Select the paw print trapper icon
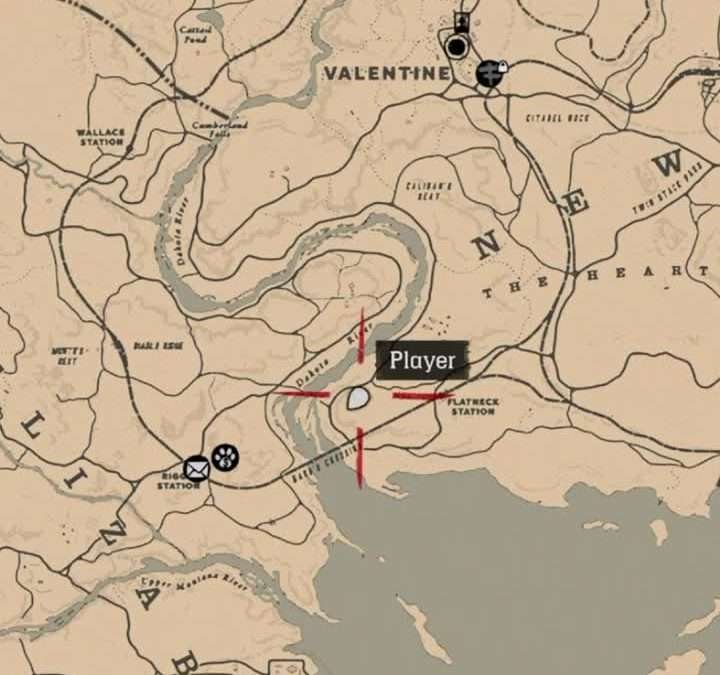Image resolution: width=720 pixels, height=675 pixels. click(x=225, y=459)
